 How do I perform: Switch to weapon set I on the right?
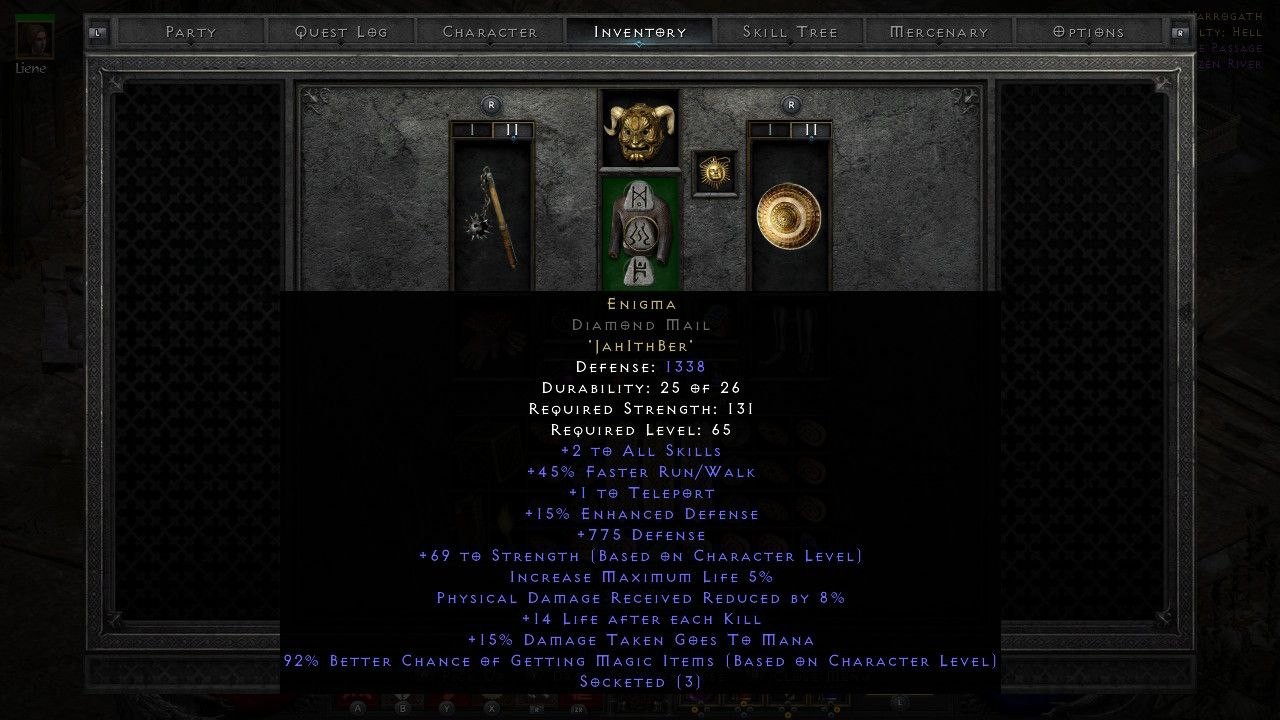click(x=768, y=130)
